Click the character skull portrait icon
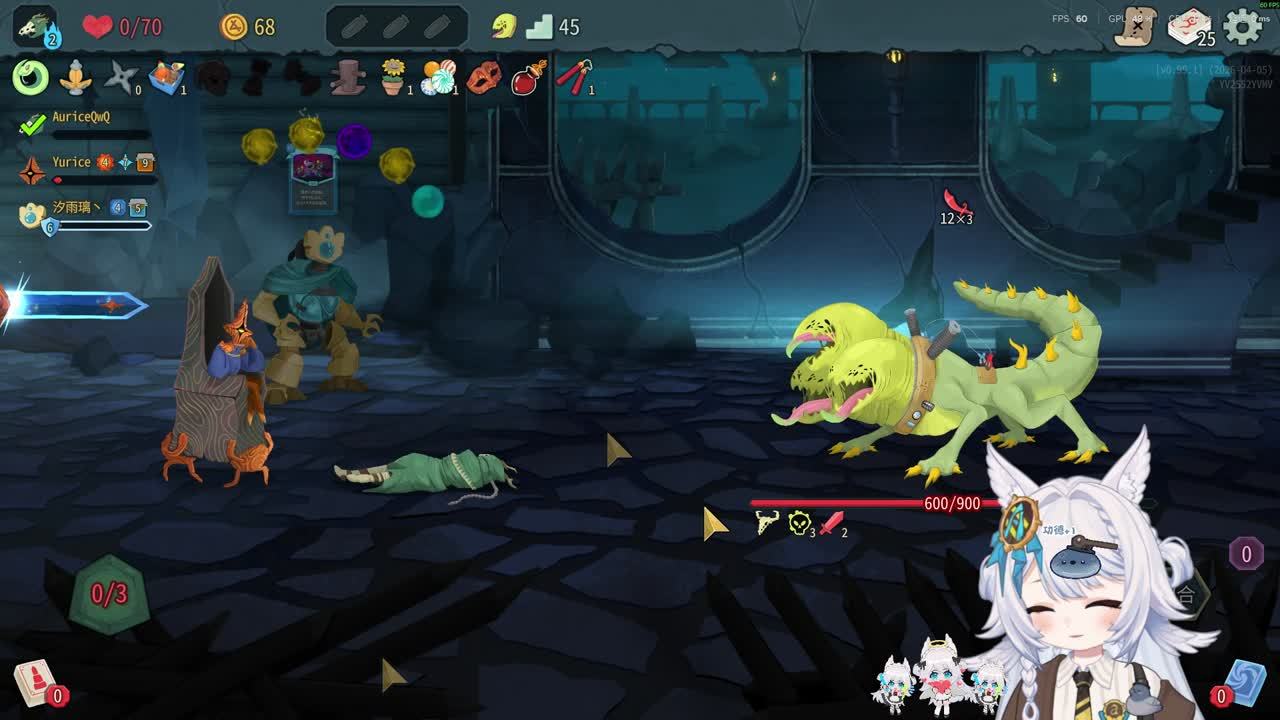The image size is (1280, 720). pos(35,27)
